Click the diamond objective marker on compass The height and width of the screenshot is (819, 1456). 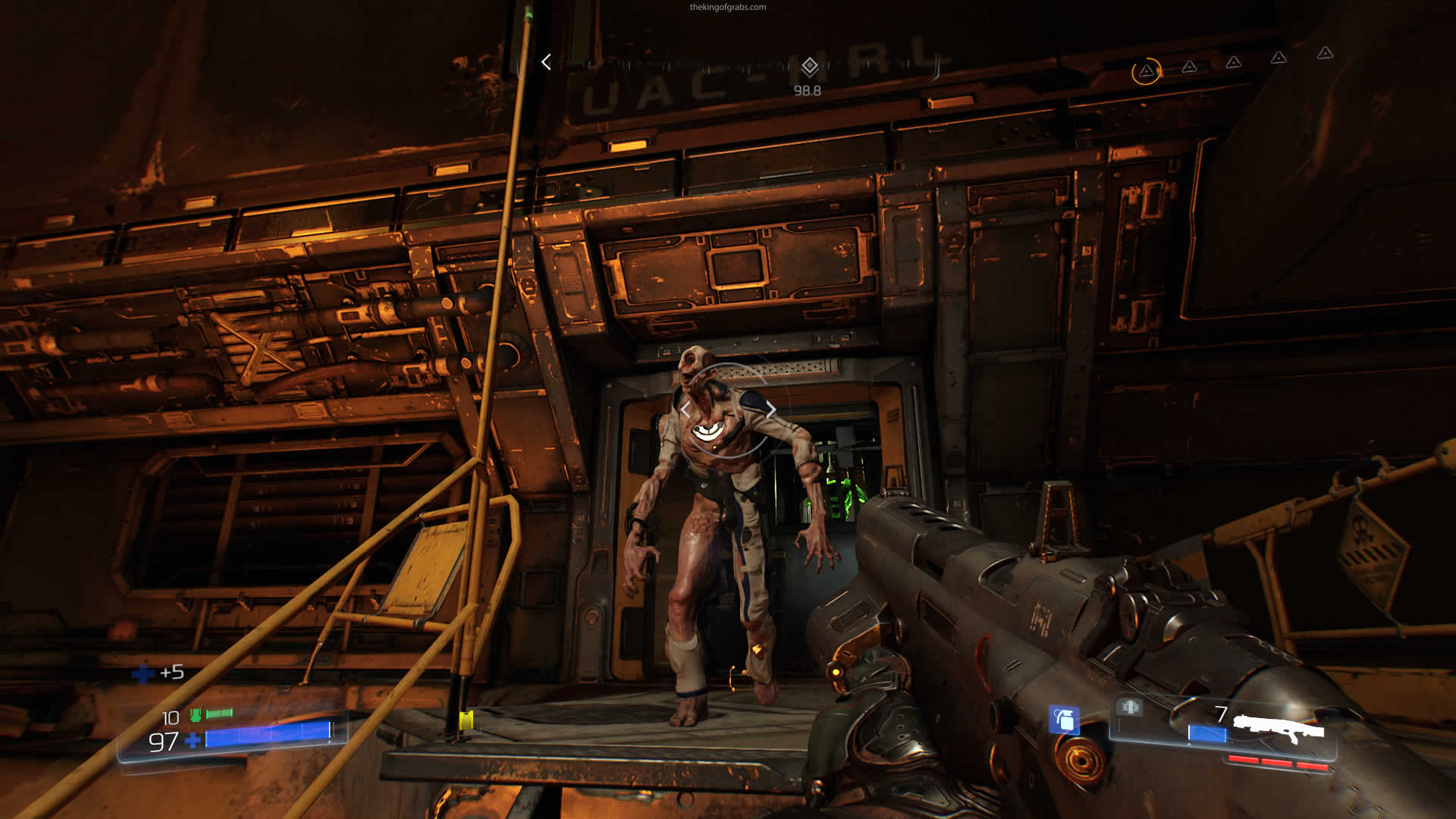(809, 67)
